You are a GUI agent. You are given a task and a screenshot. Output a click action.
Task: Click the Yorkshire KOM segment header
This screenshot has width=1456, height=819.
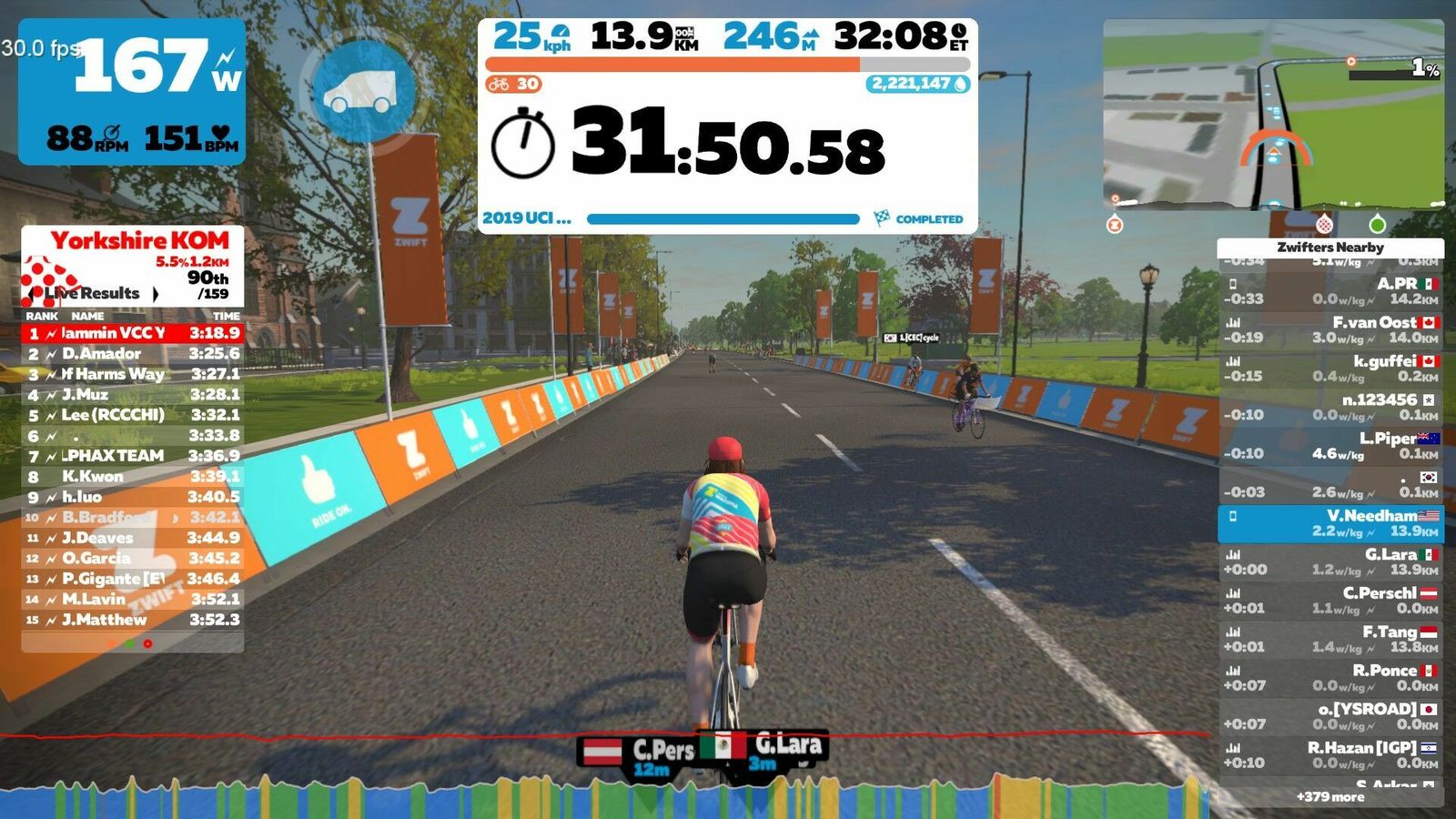(x=139, y=241)
